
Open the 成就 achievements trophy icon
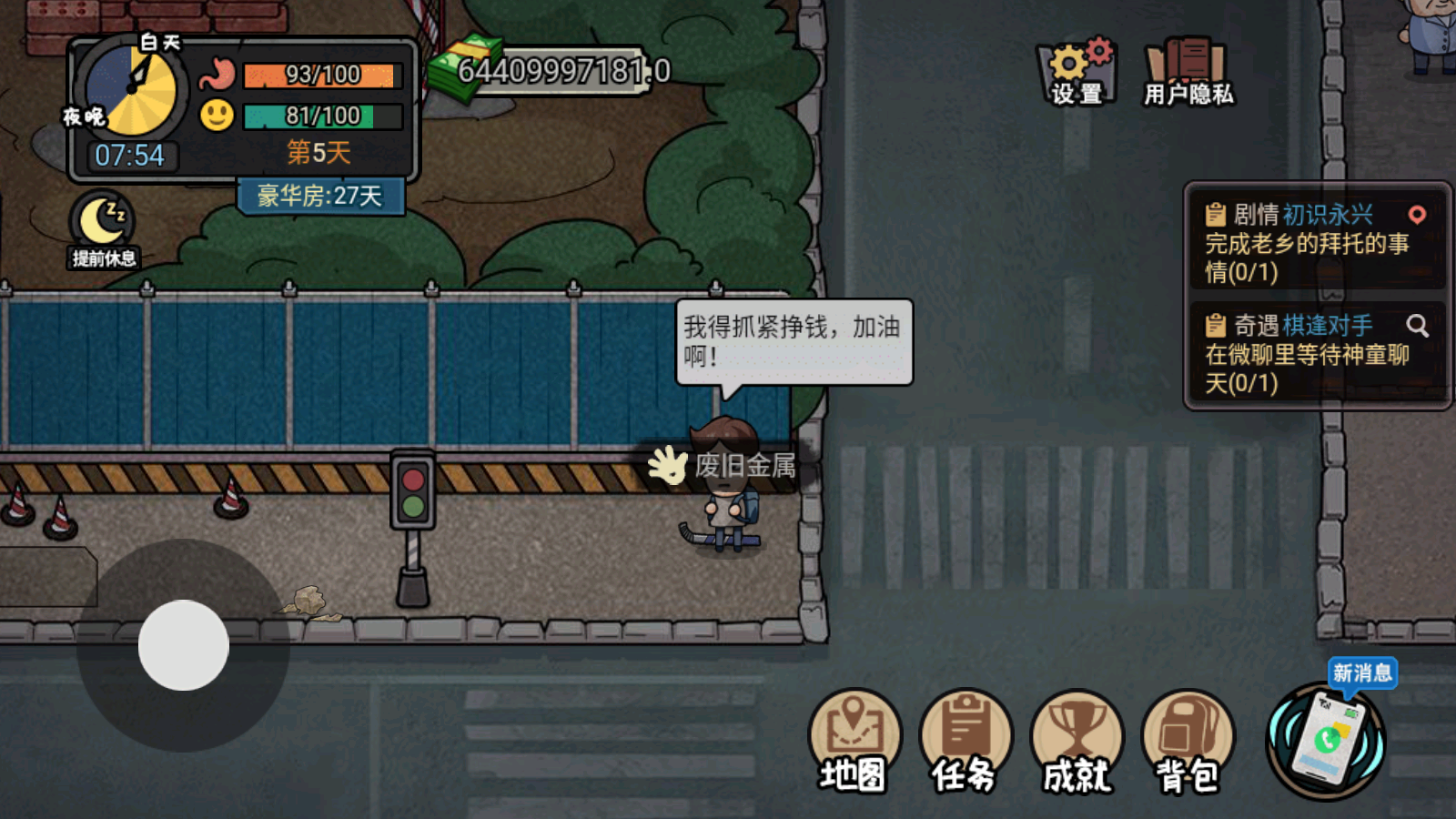[1077, 728]
